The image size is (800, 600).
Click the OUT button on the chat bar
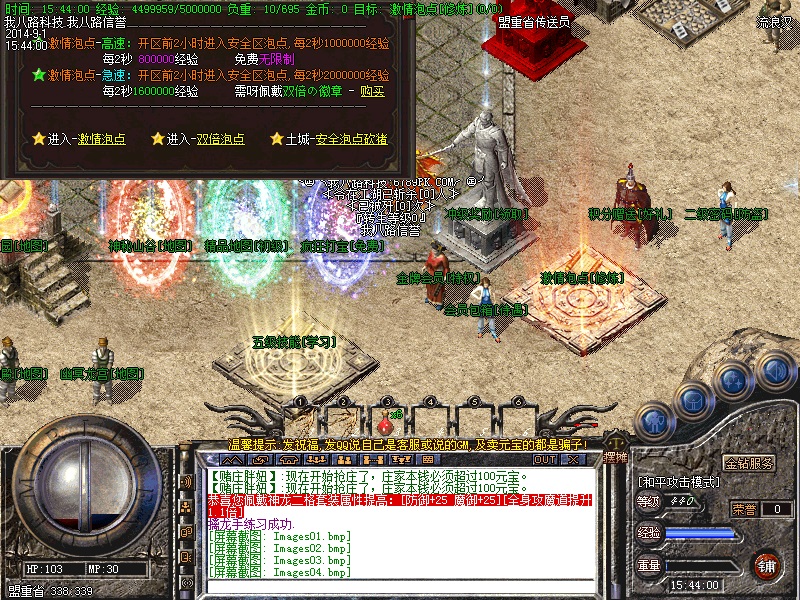pyautogui.click(x=544, y=459)
